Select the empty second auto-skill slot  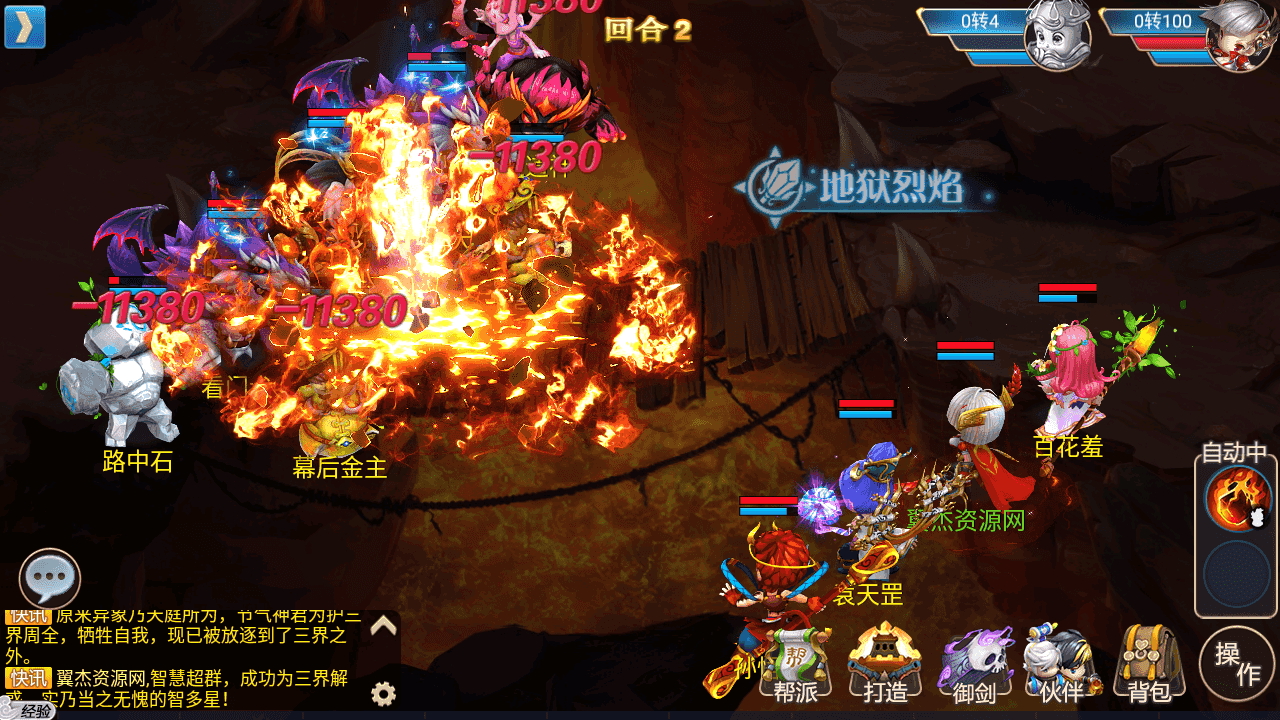click(x=1237, y=575)
